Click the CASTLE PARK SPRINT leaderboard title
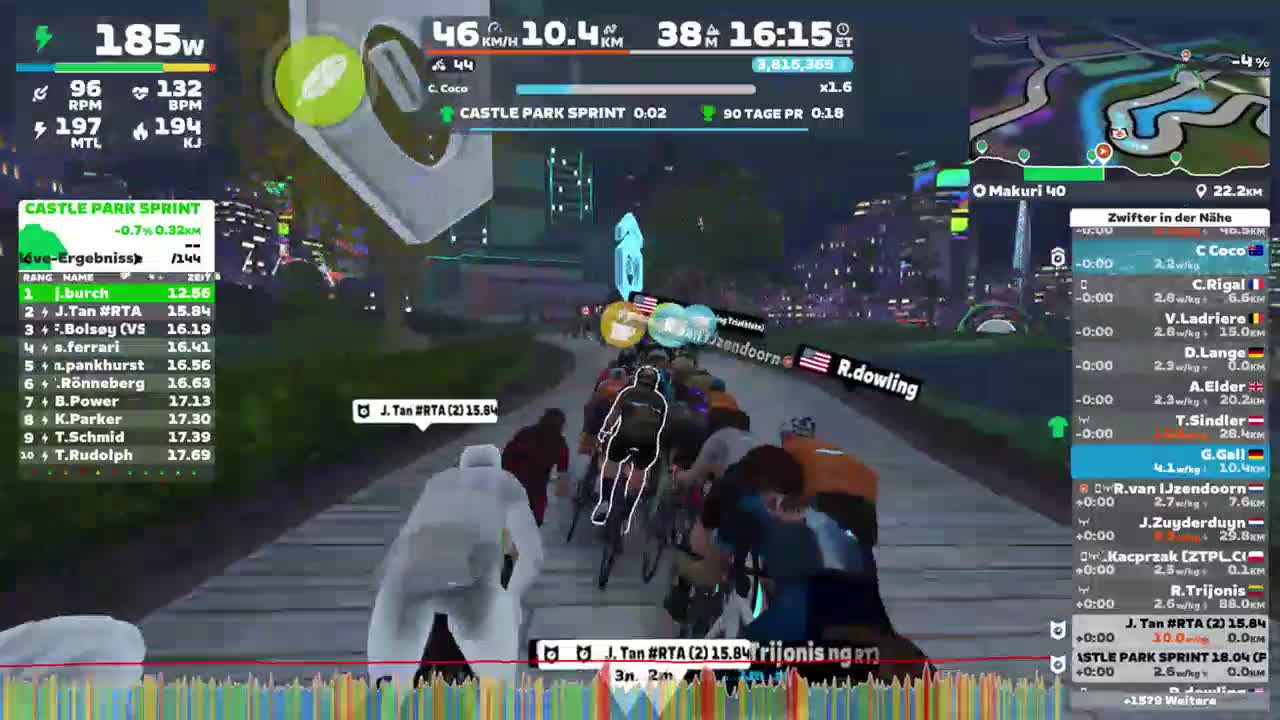 click(x=113, y=208)
